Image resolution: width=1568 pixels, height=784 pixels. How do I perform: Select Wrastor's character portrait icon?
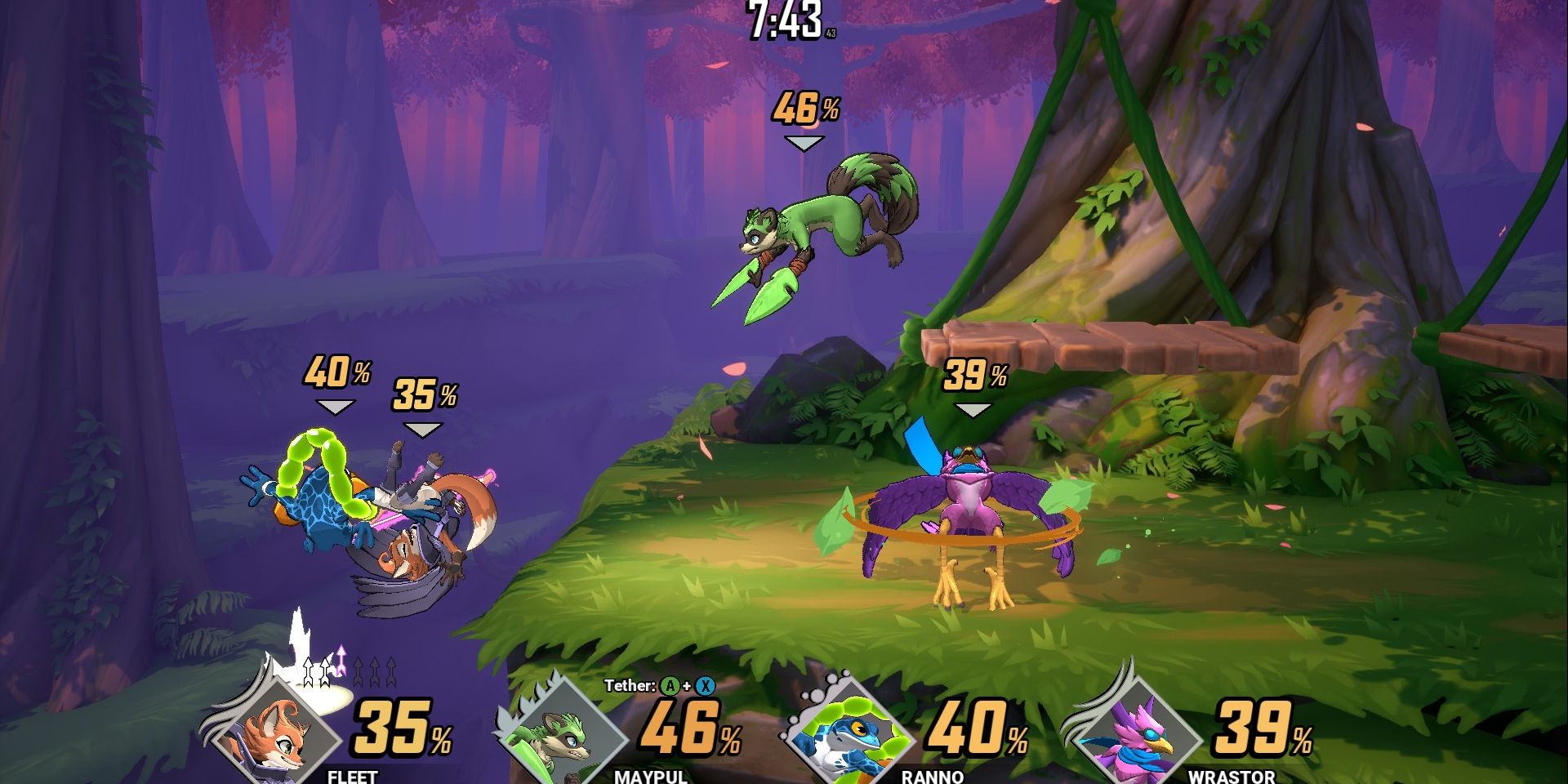click(x=1131, y=735)
